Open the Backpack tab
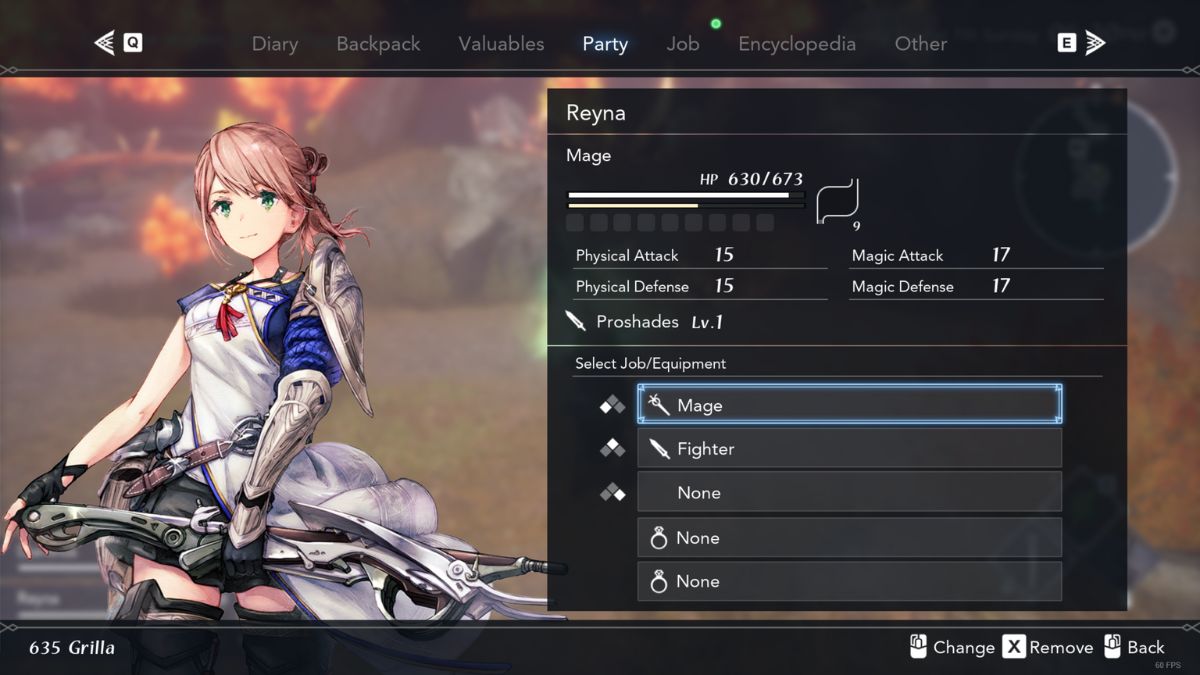Screen dimensions: 1200x675 pyautogui.click(x=378, y=44)
